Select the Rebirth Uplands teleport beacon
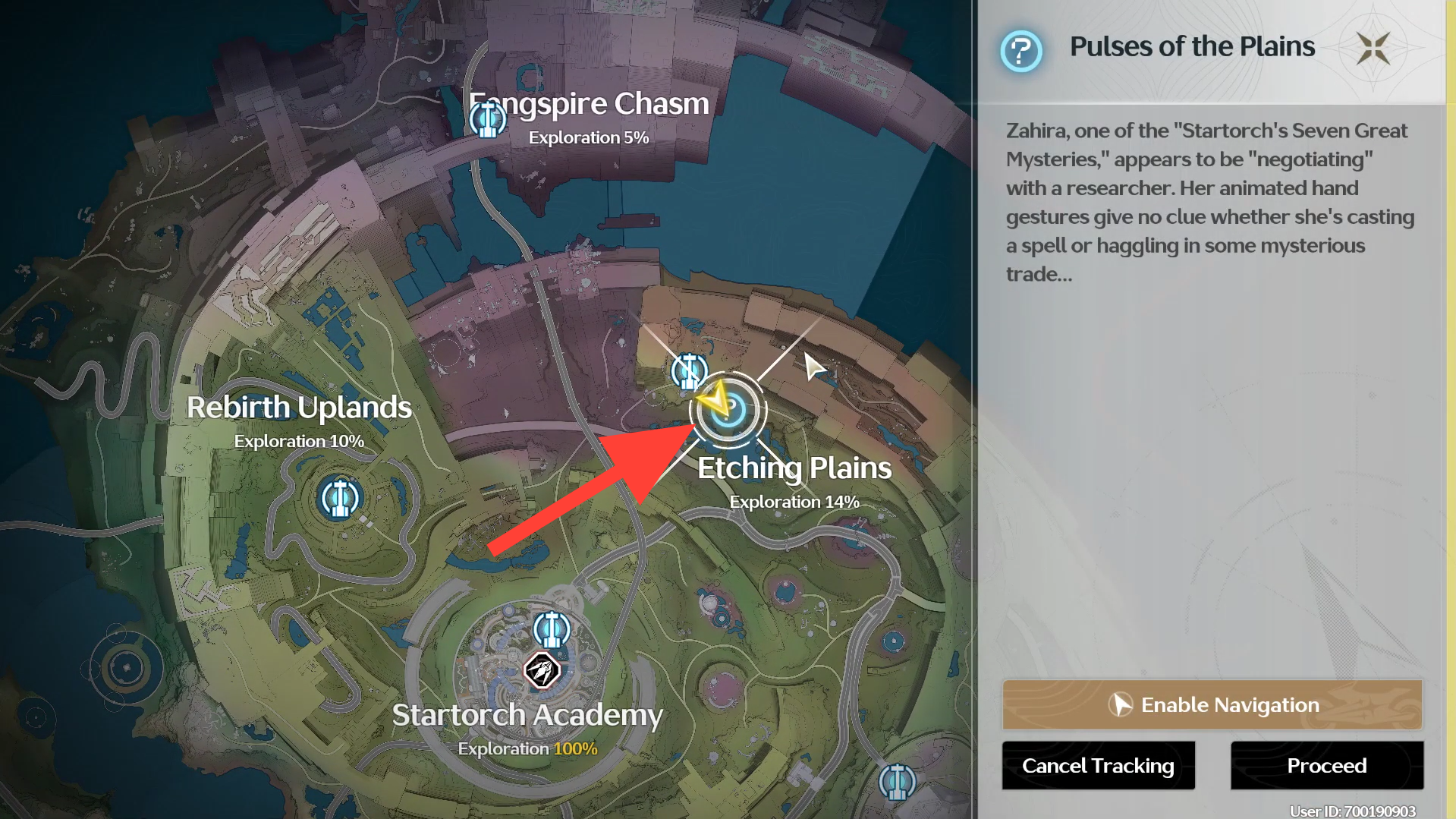Image resolution: width=1456 pixels, height=819 pixels. 339,499
